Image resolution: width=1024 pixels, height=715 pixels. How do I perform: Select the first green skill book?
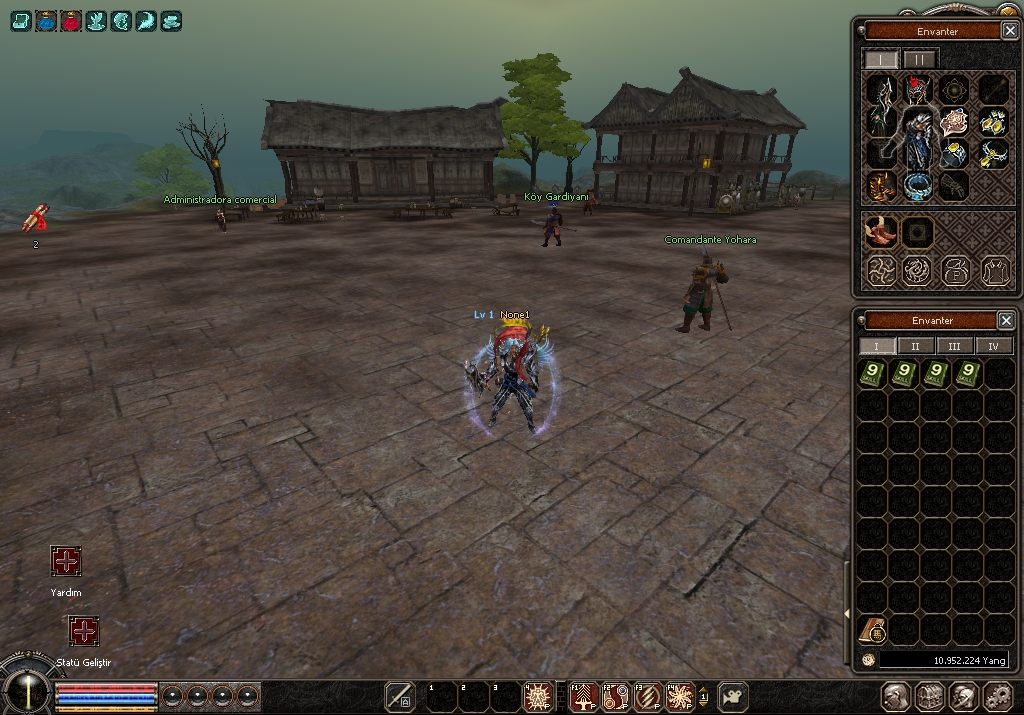[x=876, y=374]
